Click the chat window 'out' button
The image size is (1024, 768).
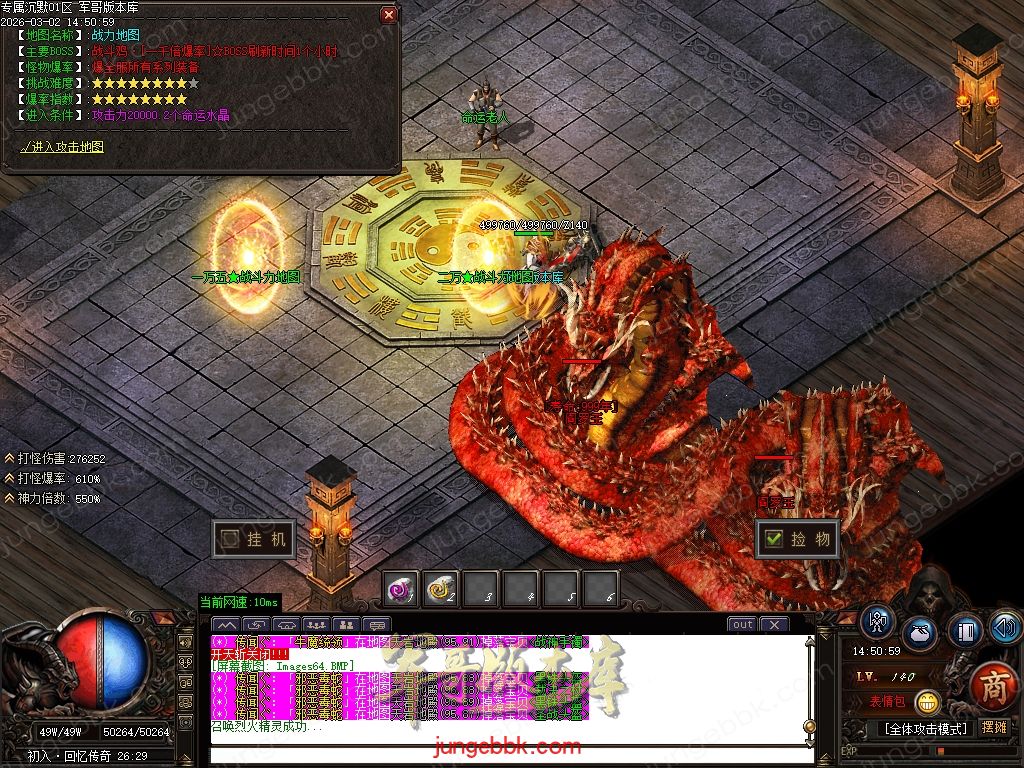tap(742, 625)
